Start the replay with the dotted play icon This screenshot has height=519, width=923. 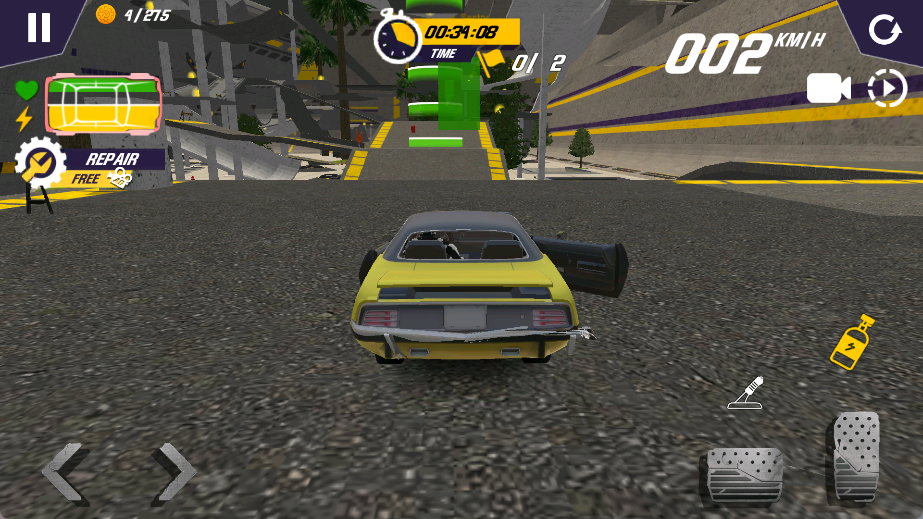pos(887,89)
